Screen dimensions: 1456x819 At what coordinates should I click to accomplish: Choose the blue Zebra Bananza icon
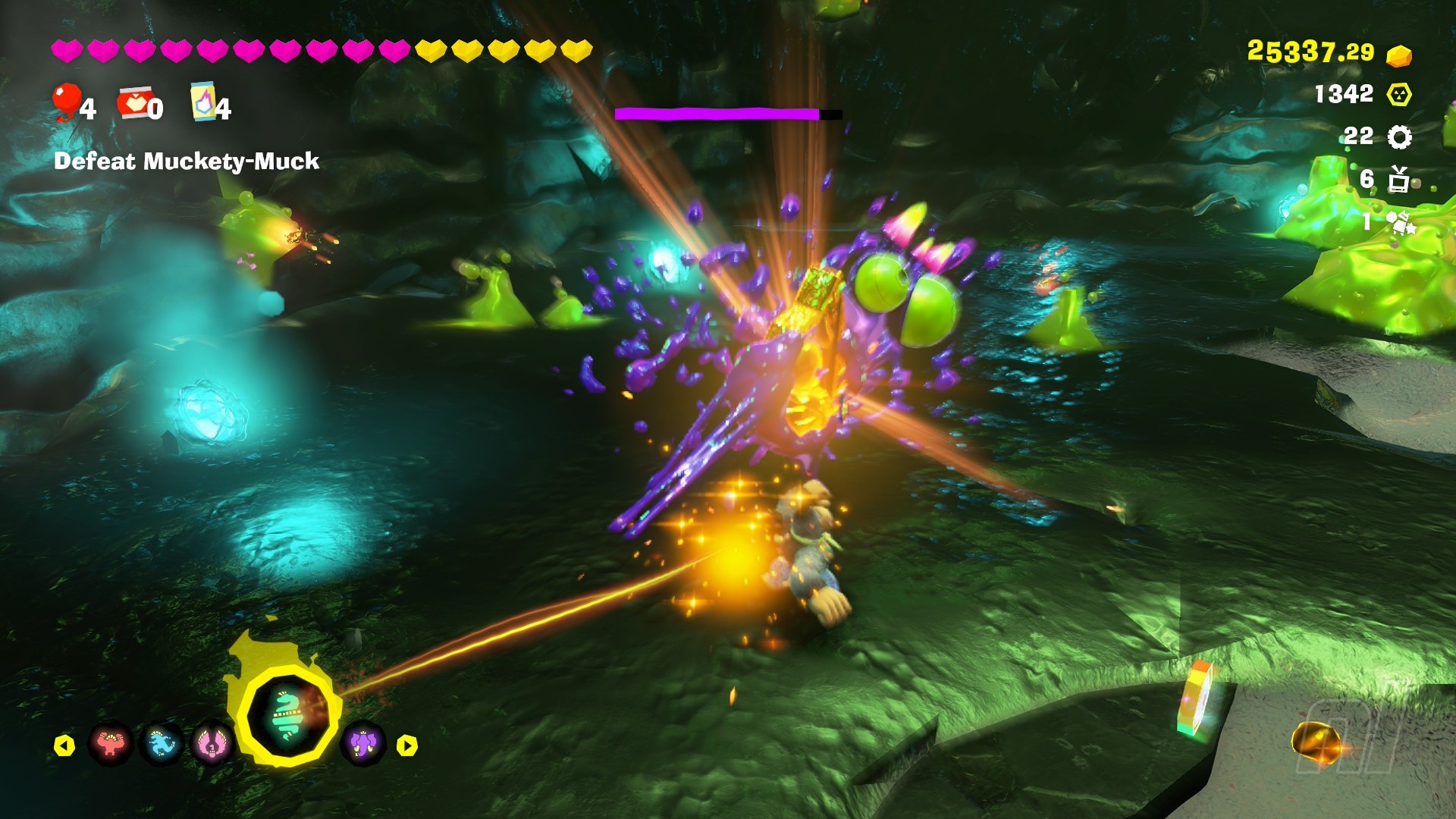tap(162, 744)
